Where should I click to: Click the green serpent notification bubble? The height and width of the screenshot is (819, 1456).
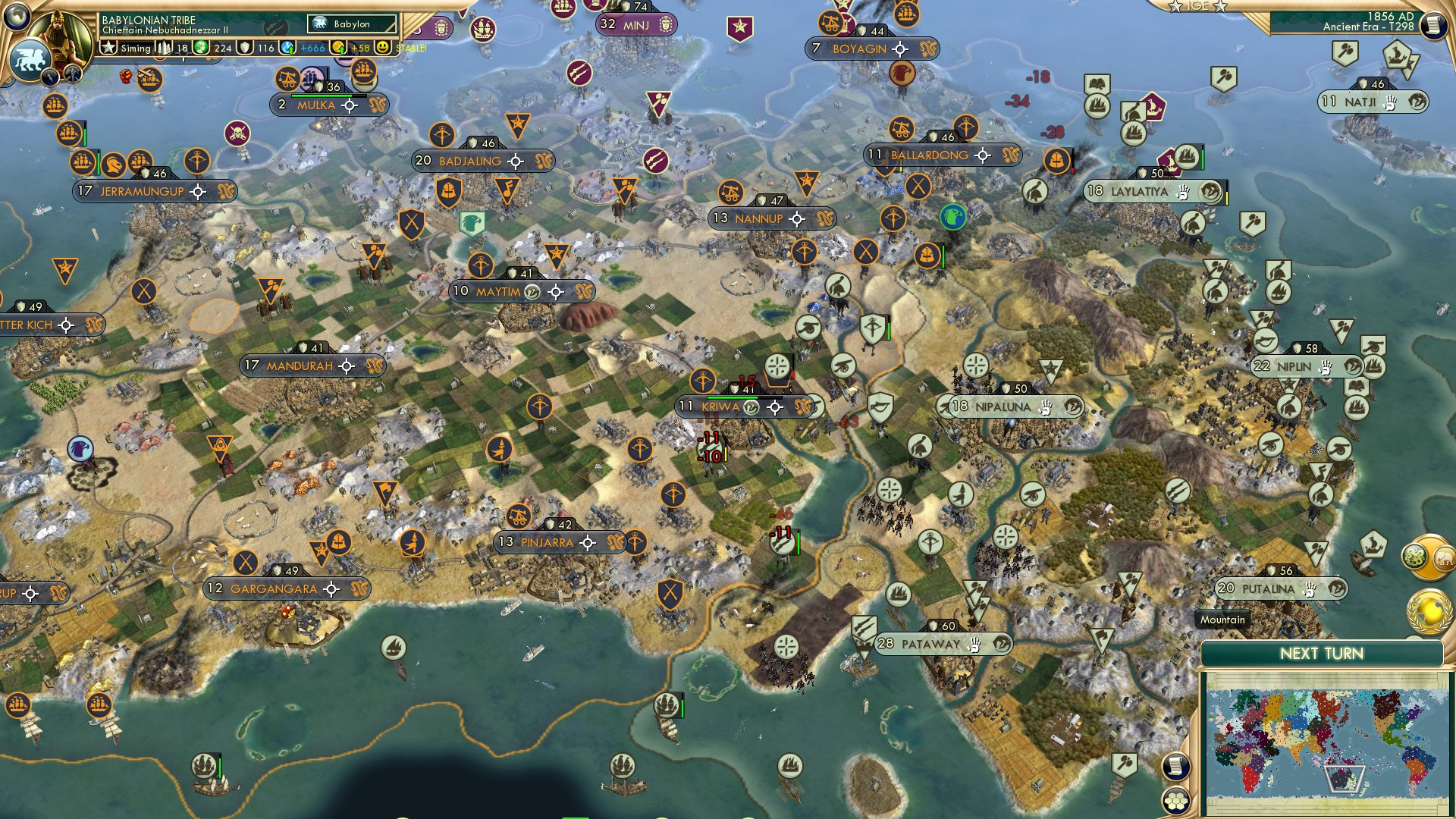pyautogui.click(x=1412, y=556)
